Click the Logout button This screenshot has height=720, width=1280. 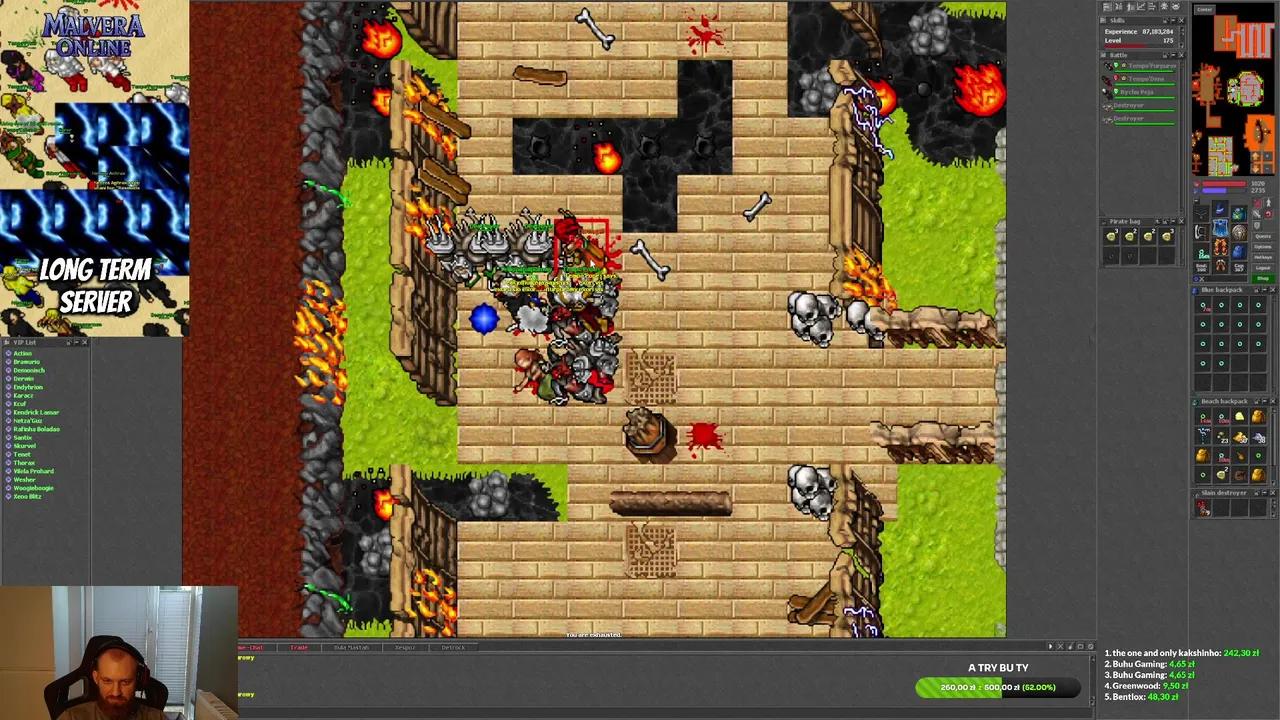click(x=1263, y=268)
